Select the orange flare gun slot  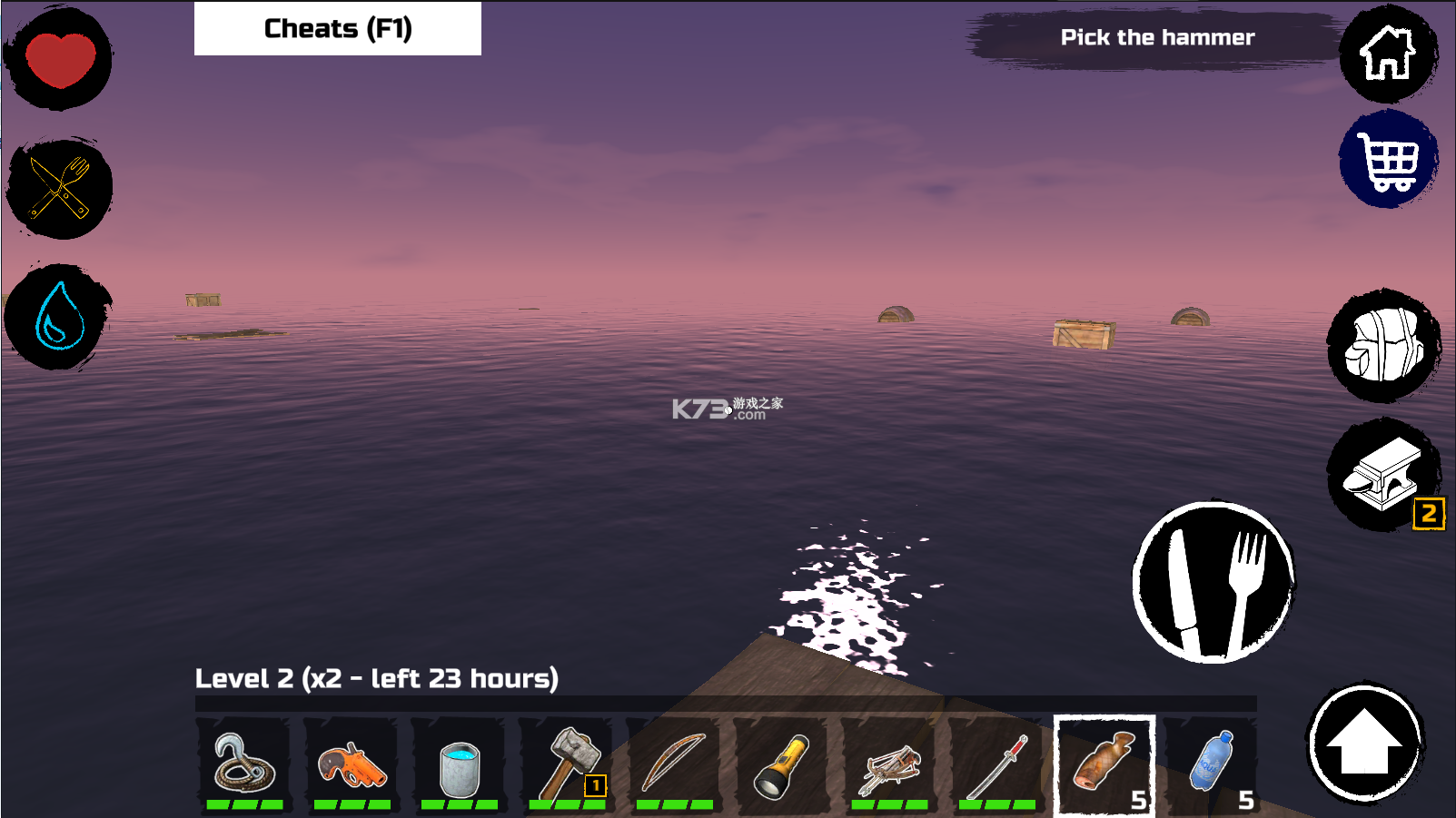pyautogui.click(x=352, y=764)
